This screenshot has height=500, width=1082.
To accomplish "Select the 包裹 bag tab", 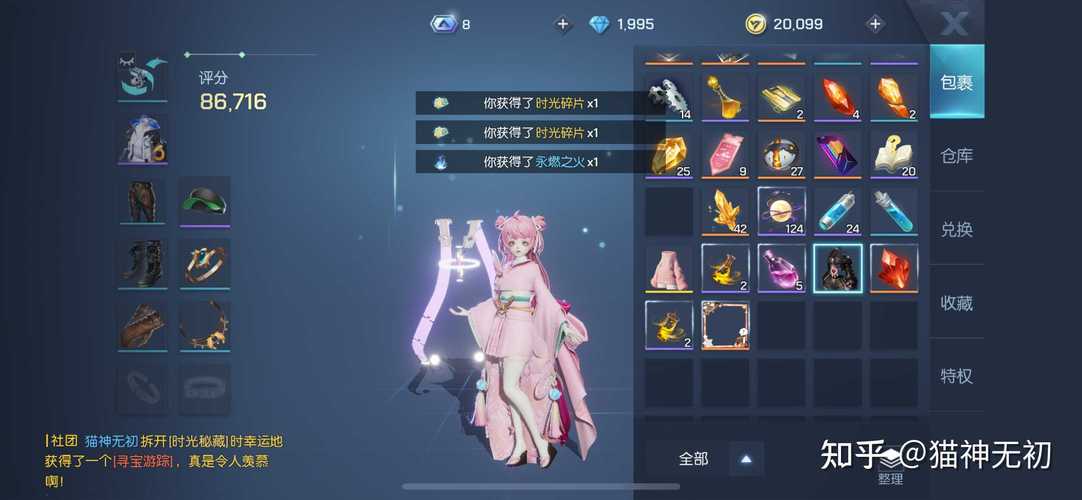I will click(956, 82).
